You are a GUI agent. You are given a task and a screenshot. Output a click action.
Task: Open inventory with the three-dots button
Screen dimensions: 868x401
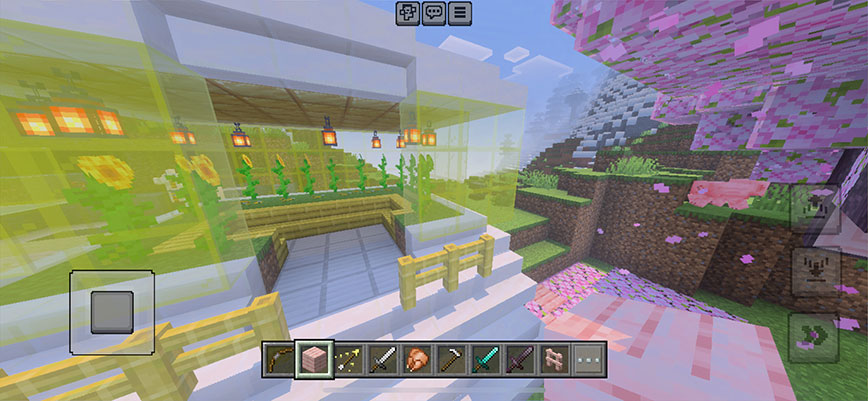tap(587, 360)
